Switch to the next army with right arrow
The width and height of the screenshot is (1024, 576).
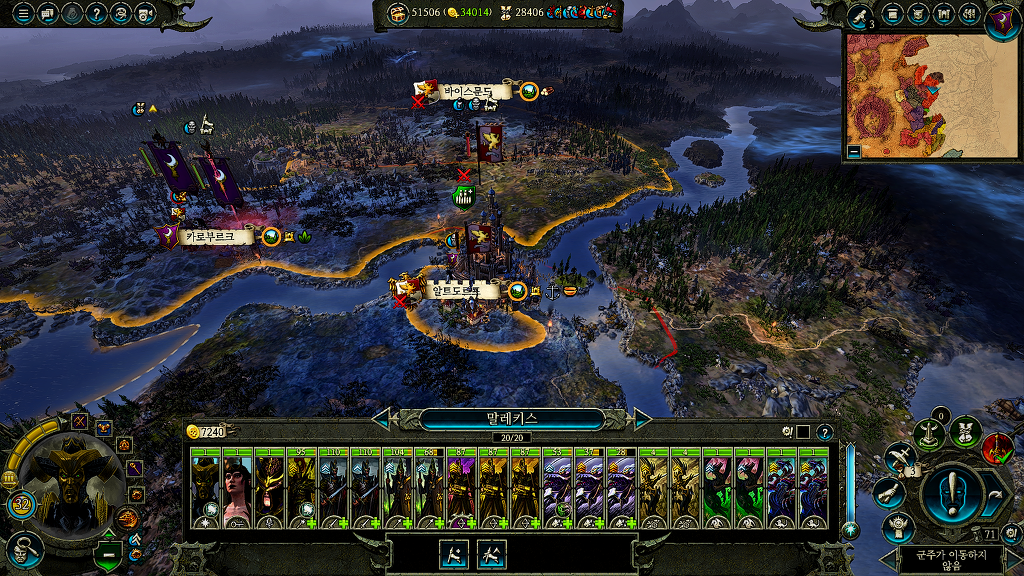tap(642, 418)
